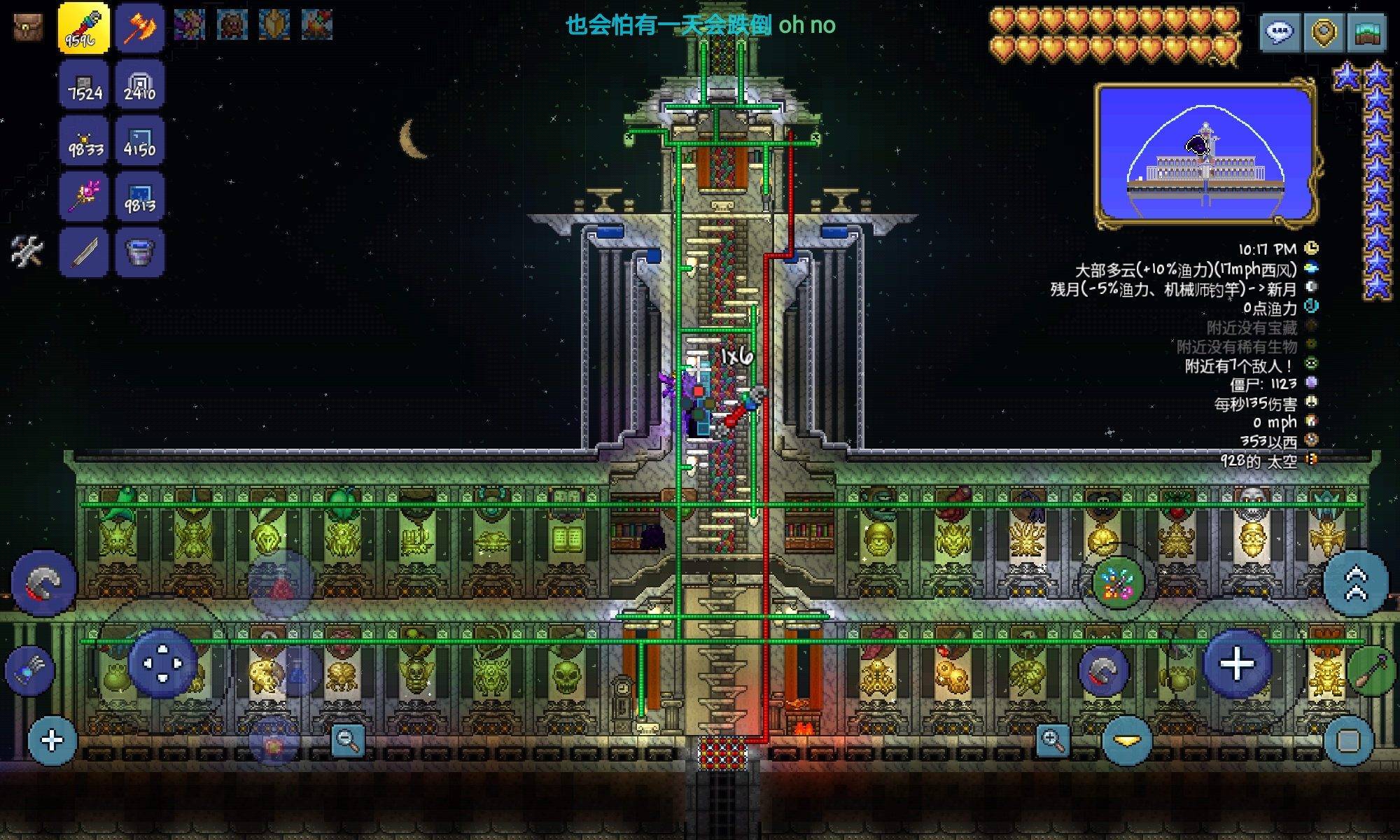This screenshot has height=840, width=1400.
Task: Open the map pin button
Action: point(1323,32)
